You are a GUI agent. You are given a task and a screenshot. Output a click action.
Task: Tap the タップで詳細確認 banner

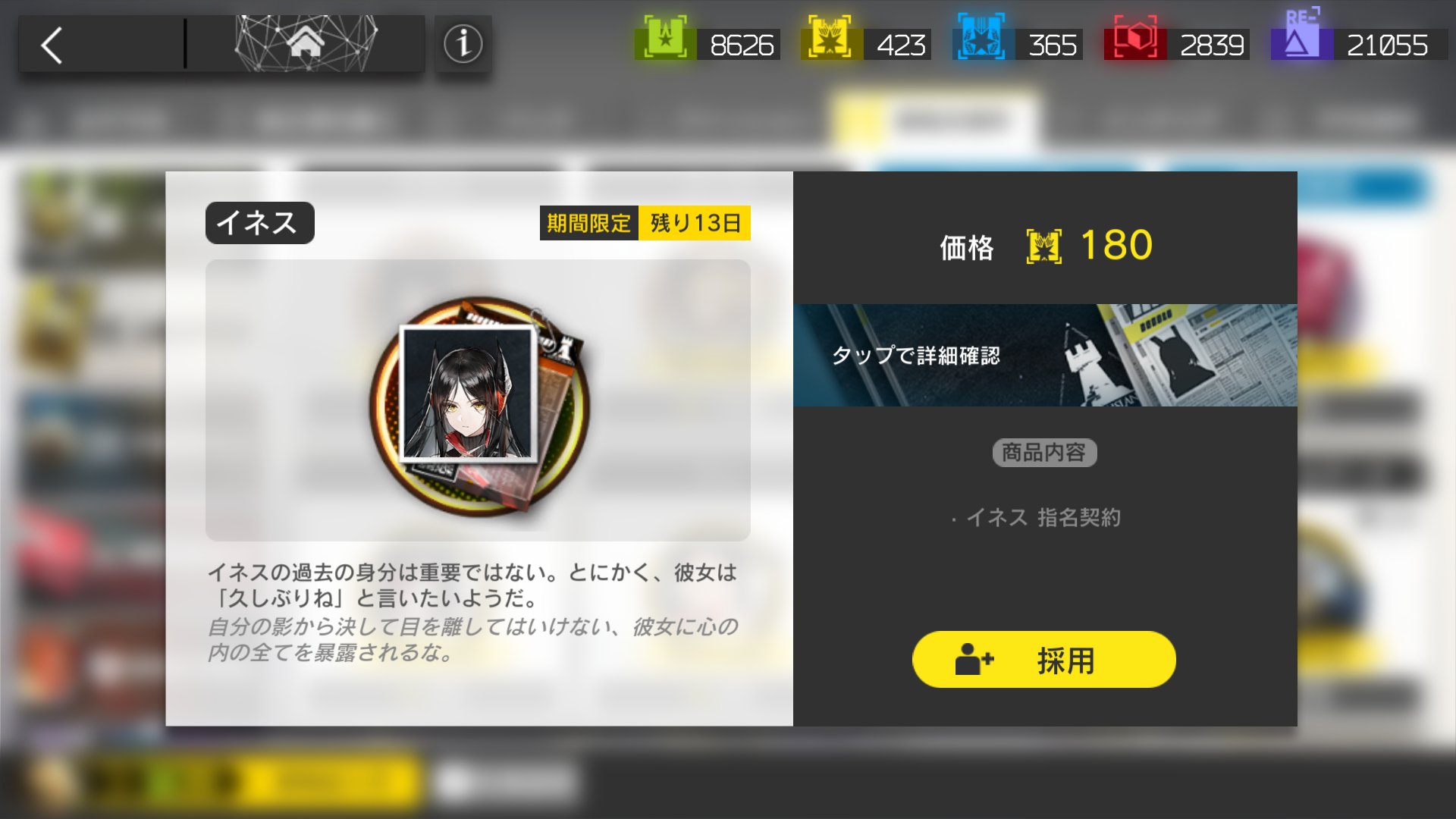tap(1045, 356)
